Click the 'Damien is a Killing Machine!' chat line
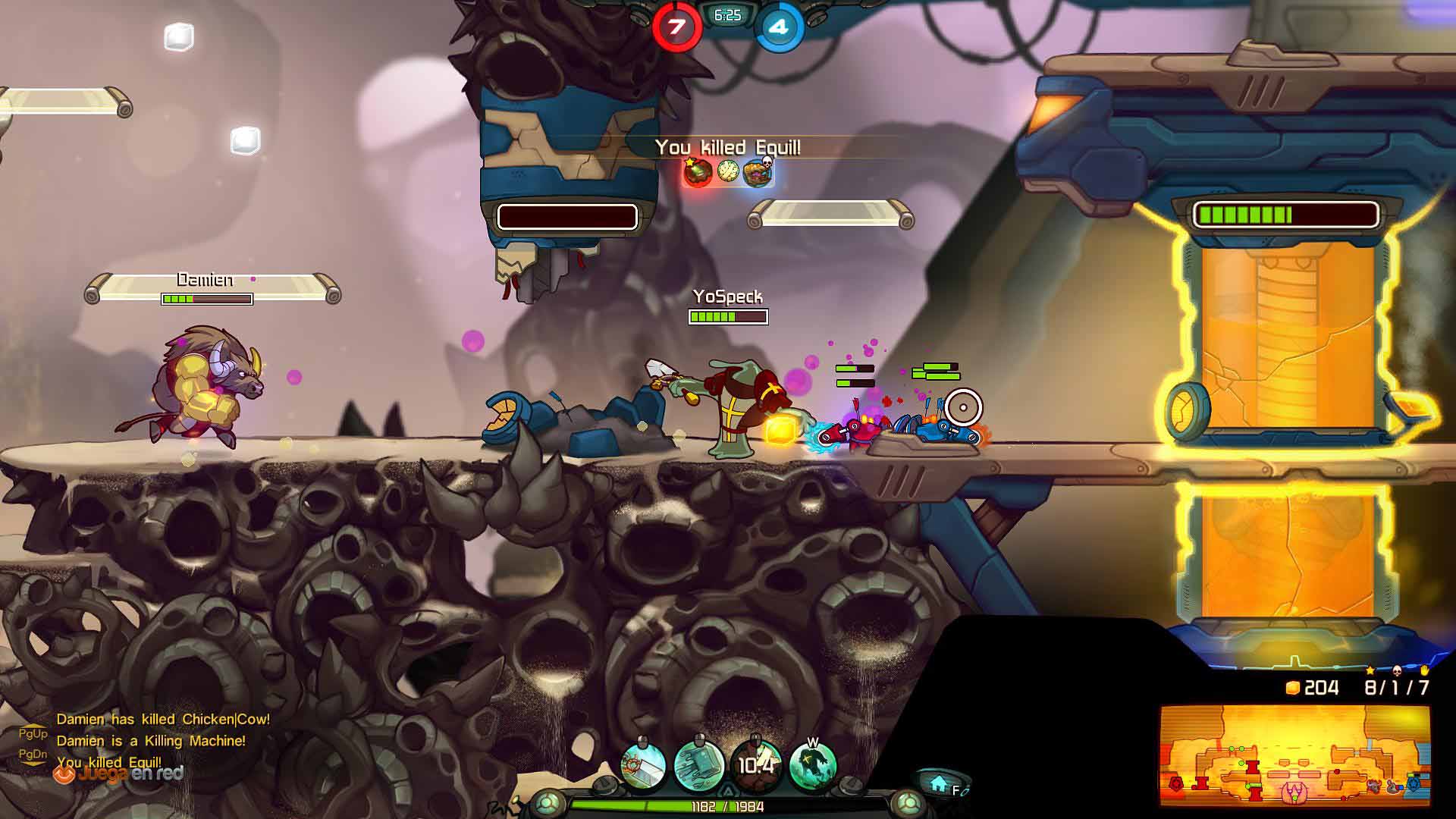The width and height of the screenshot is (1456, 819). (151, 741)
